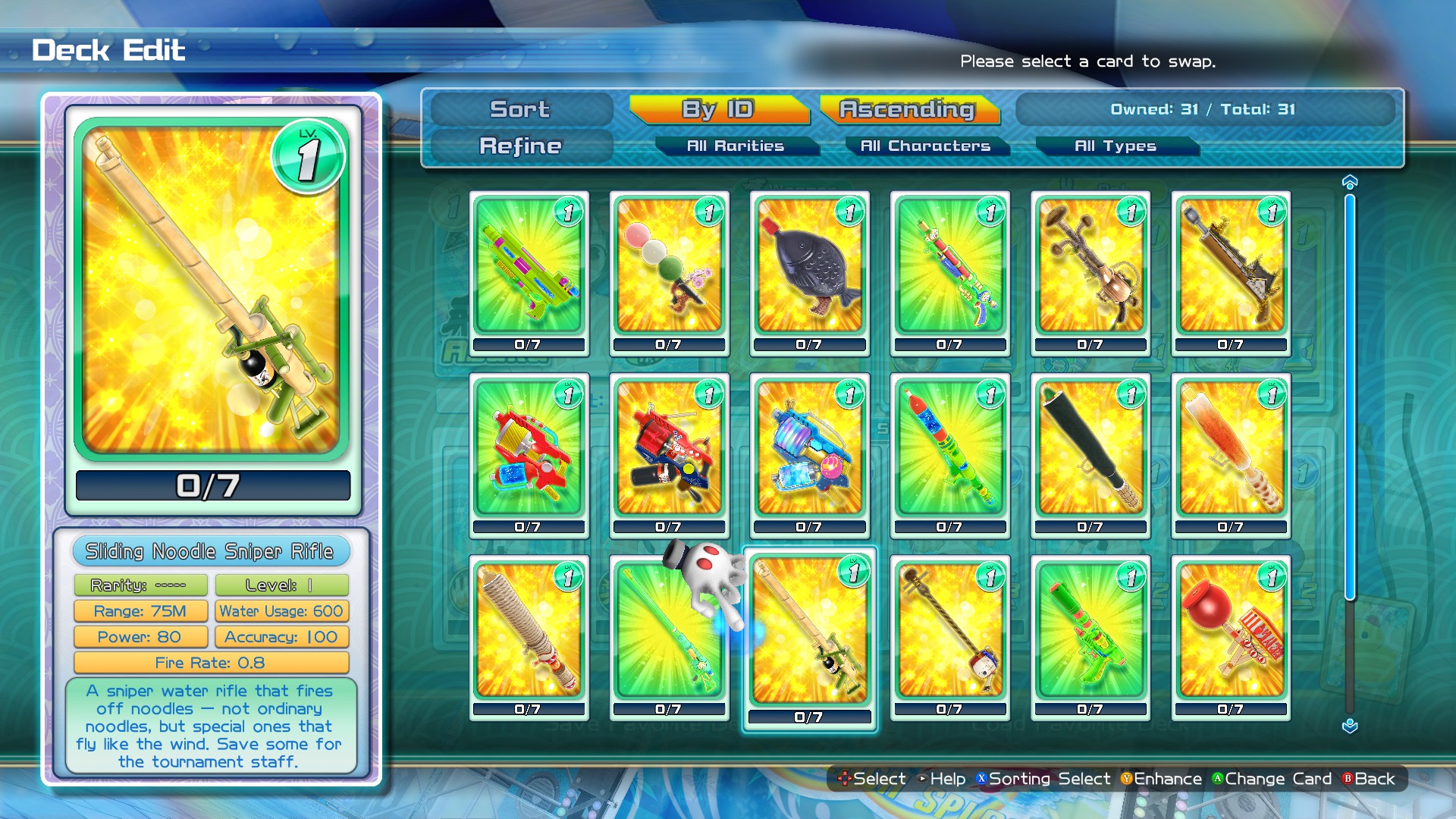Select the taiyaki fish gun card
The width and height of the screenshot is (1456, 819).
pyautogui.click(x=808, y=269)
